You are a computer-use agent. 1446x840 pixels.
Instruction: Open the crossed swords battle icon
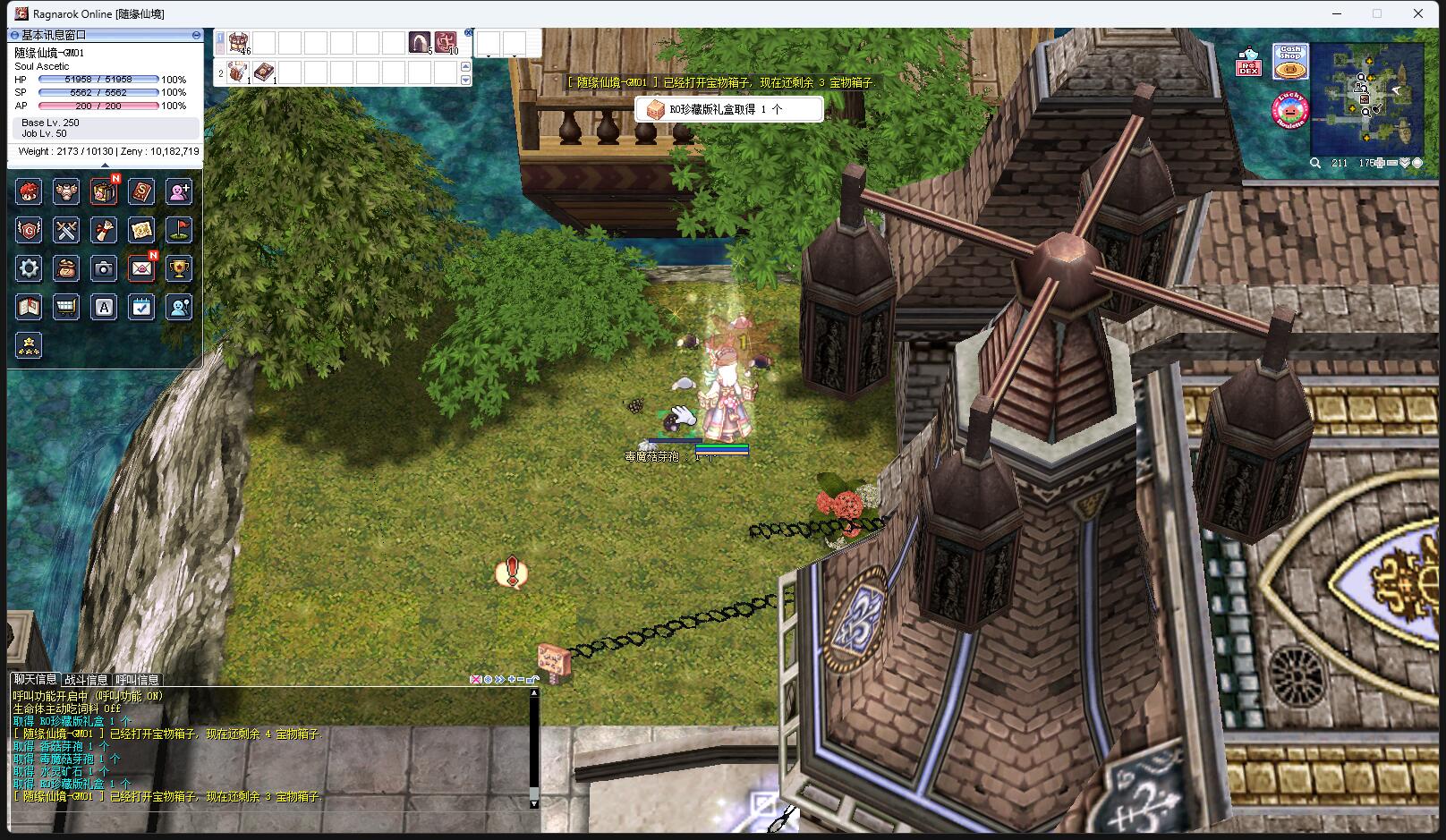coord(66,230)
